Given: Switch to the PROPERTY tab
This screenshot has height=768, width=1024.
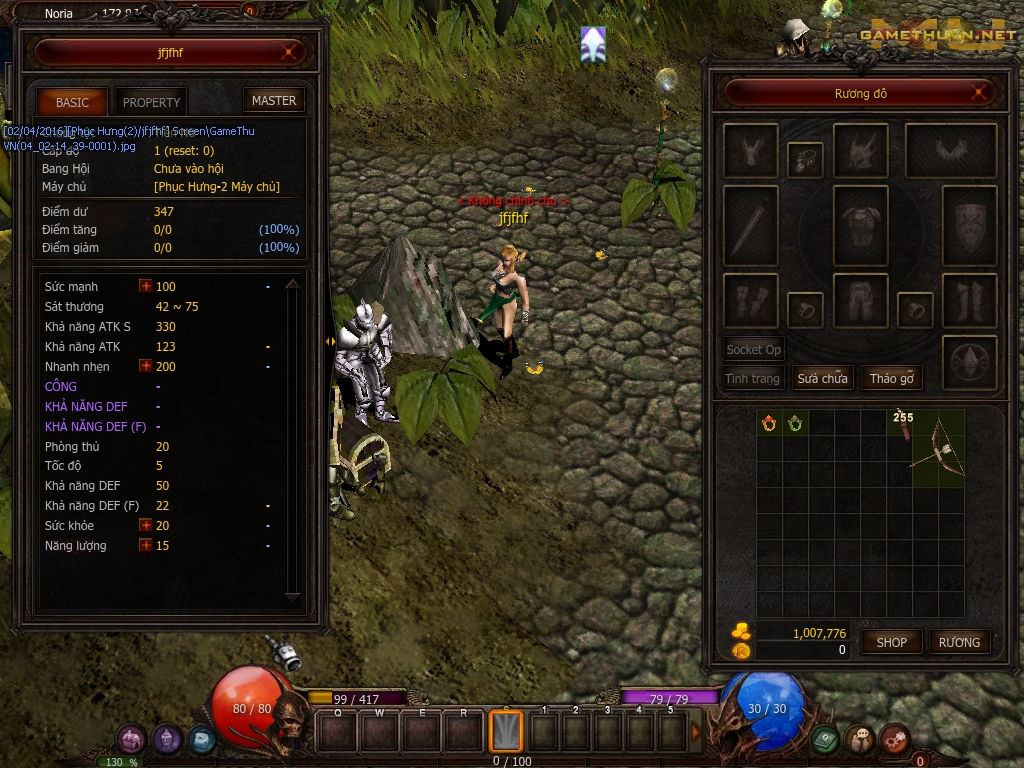Looking at the screenshot, I should 151,102.
